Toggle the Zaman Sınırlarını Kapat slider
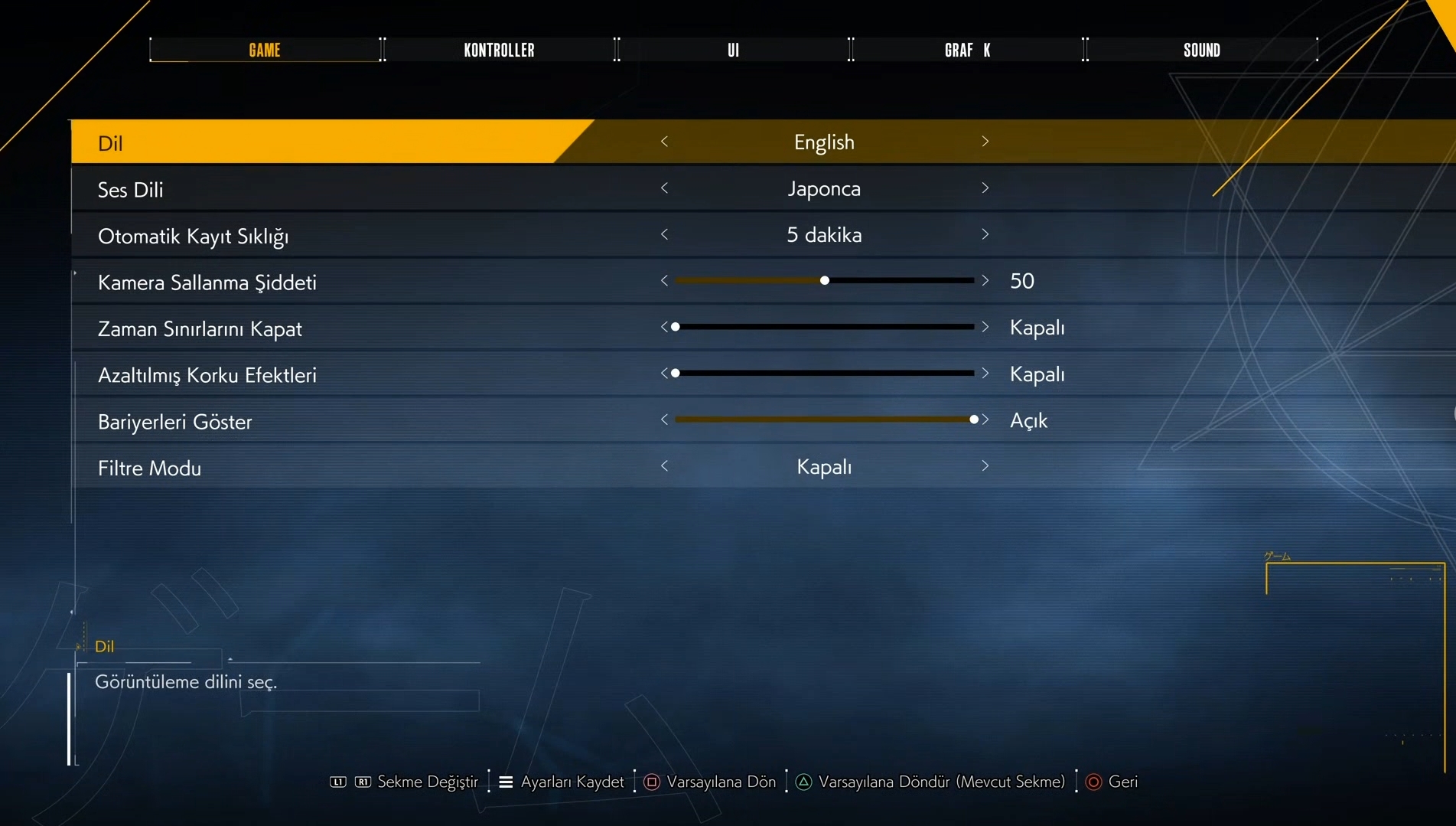This screenshot has height=826, width=1456. [x=676, y=327]
